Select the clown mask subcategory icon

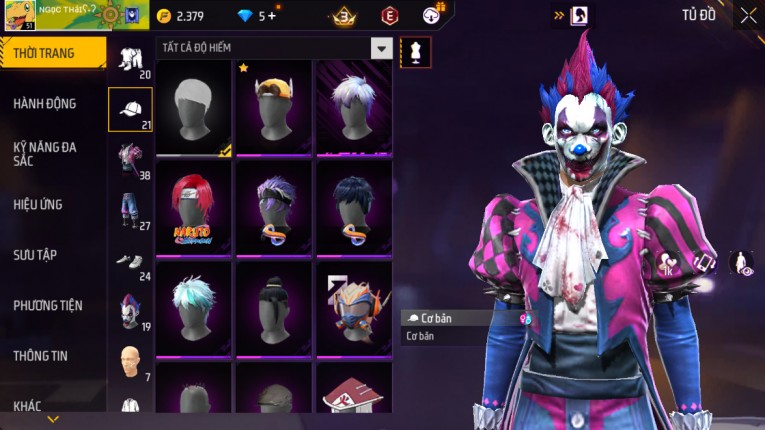click(x=130, y=310)
